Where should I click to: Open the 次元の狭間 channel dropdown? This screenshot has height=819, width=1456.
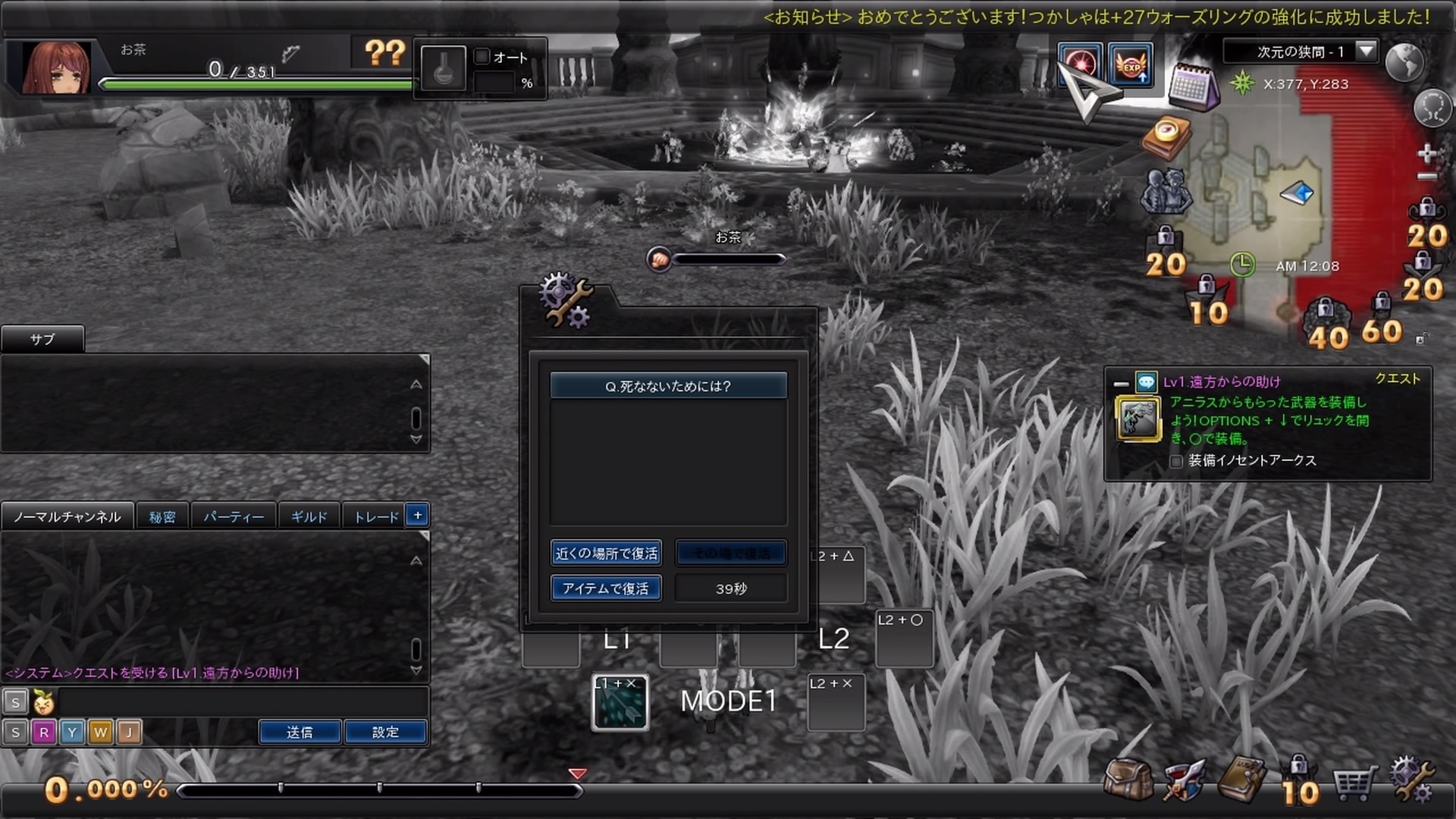(x=1366, y=52)
